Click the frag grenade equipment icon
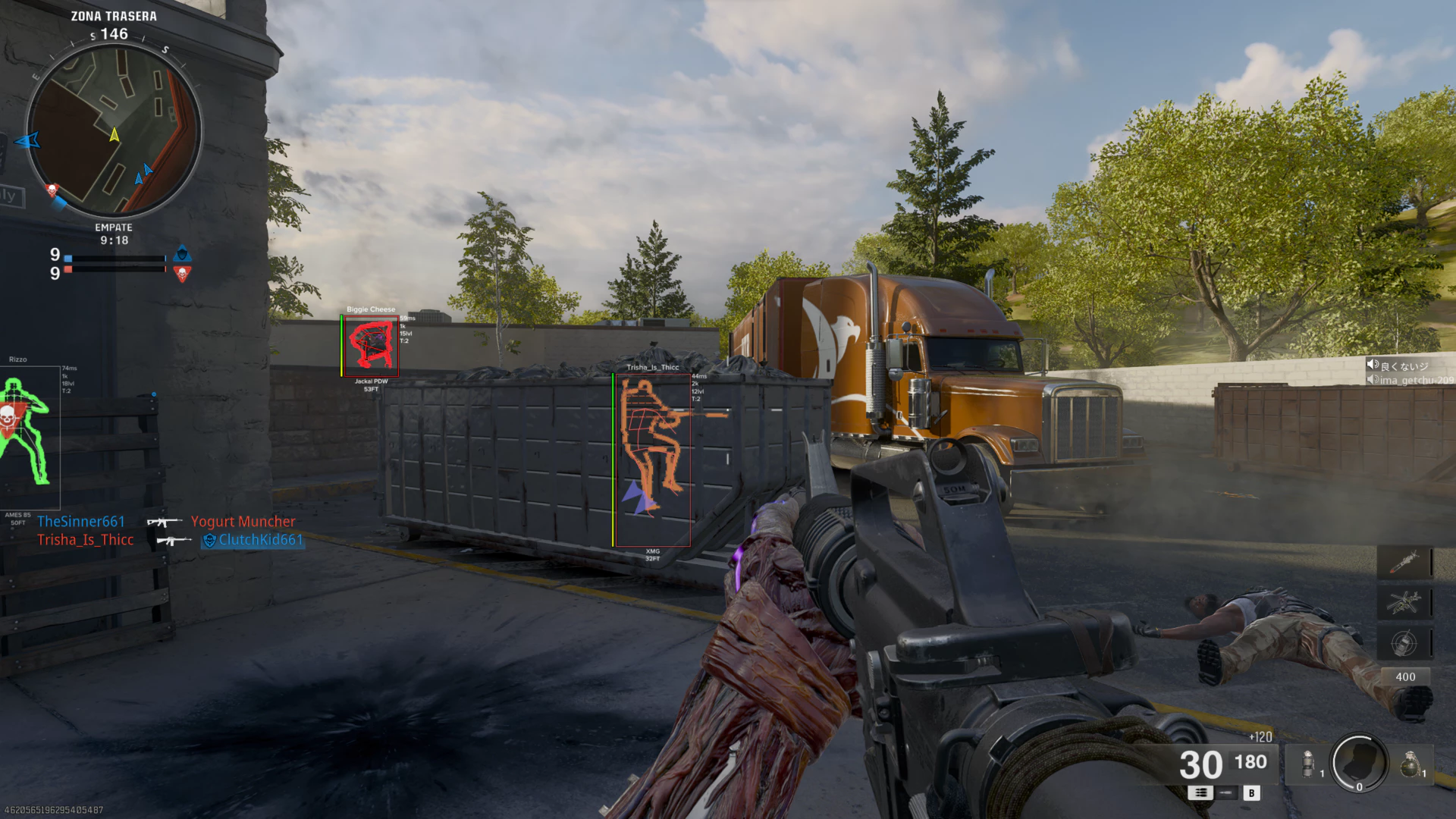The width and height of the screenshot is (1456, 819). tap(1410, 764)
